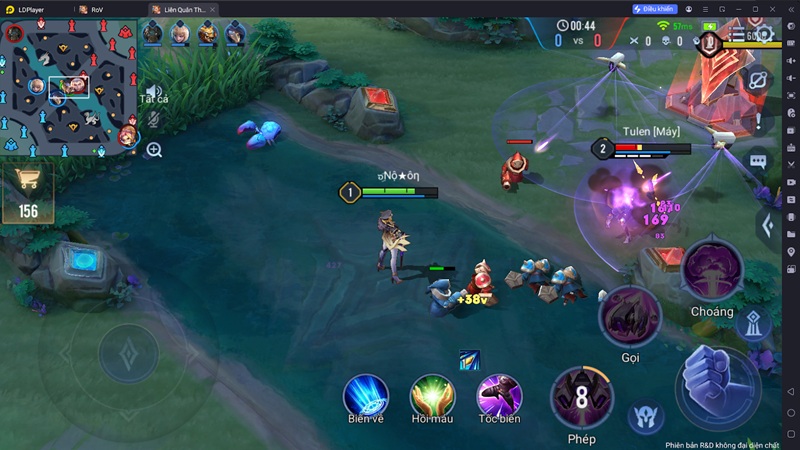Open the quick chat speech bubble
This screenshot has height=450, width=800.
(x=758, y=160)
